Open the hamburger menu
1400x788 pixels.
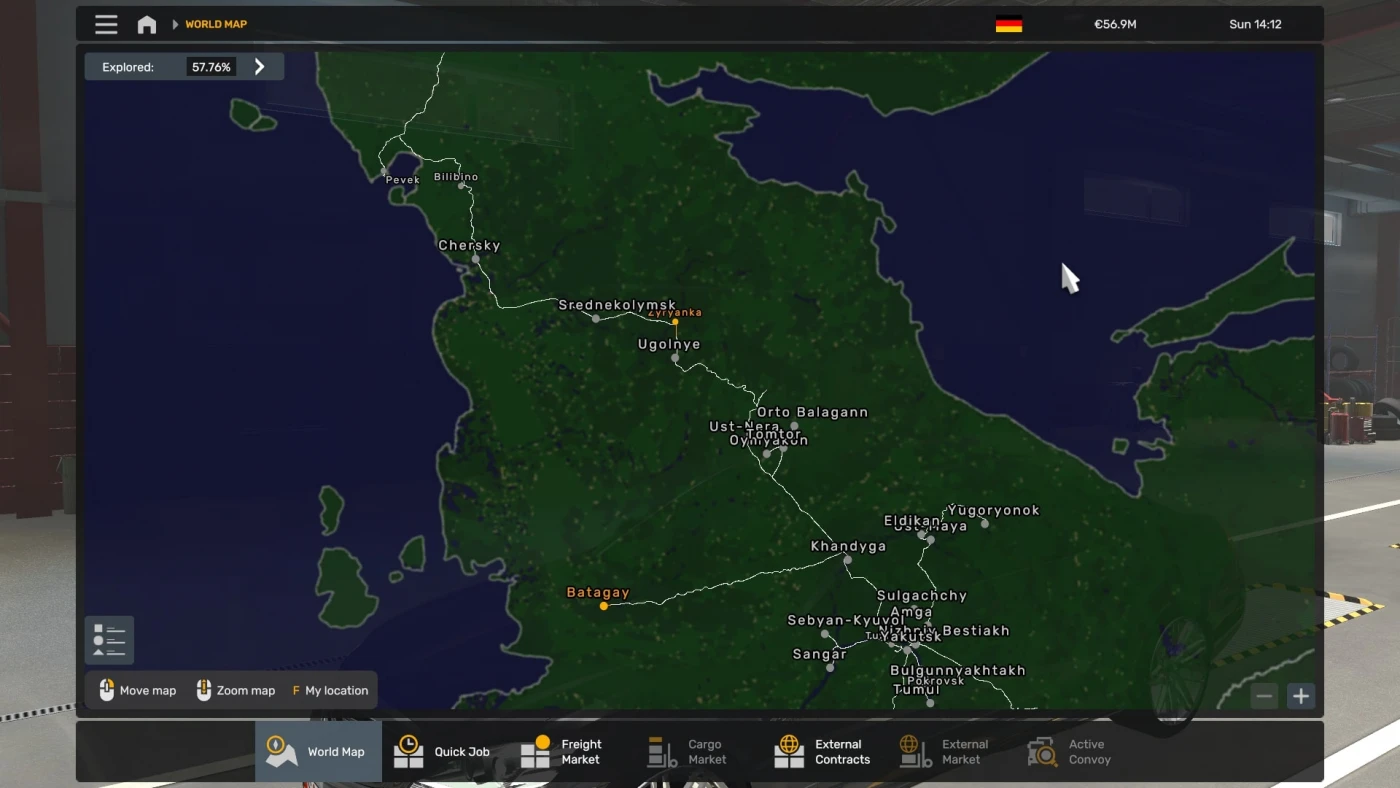point(106,24)
